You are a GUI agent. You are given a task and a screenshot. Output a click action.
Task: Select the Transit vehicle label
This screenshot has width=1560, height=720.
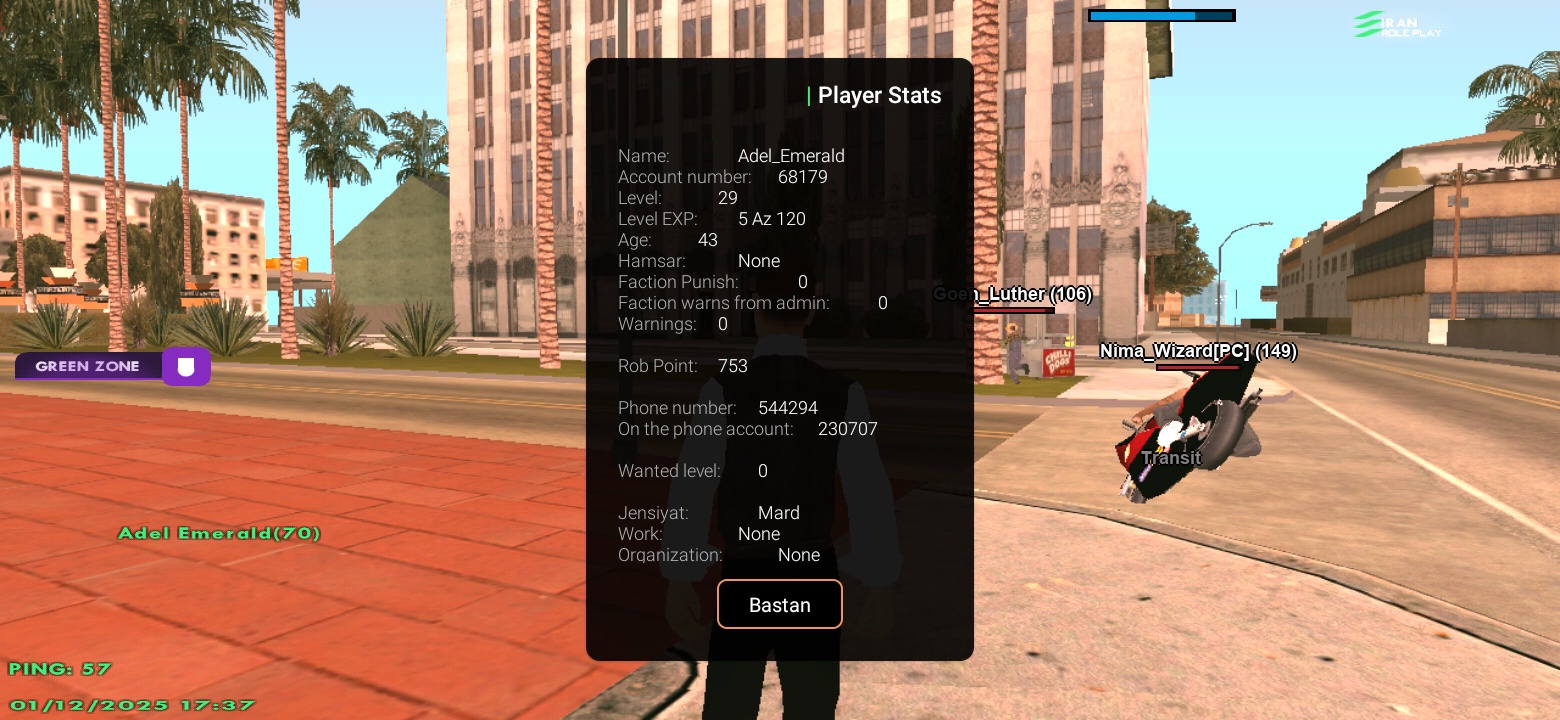1170,458
